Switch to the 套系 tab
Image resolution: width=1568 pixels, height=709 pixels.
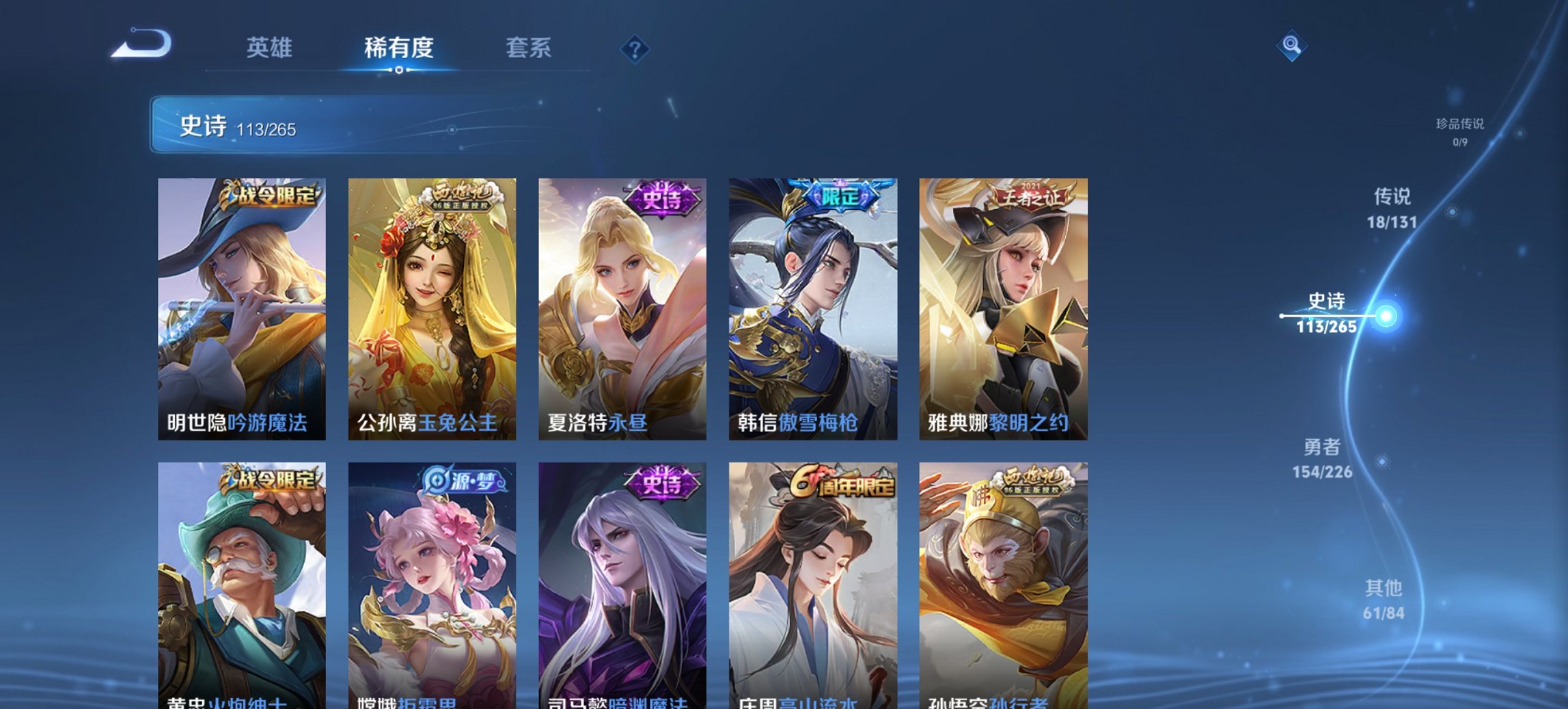click(x=527, y=48)
